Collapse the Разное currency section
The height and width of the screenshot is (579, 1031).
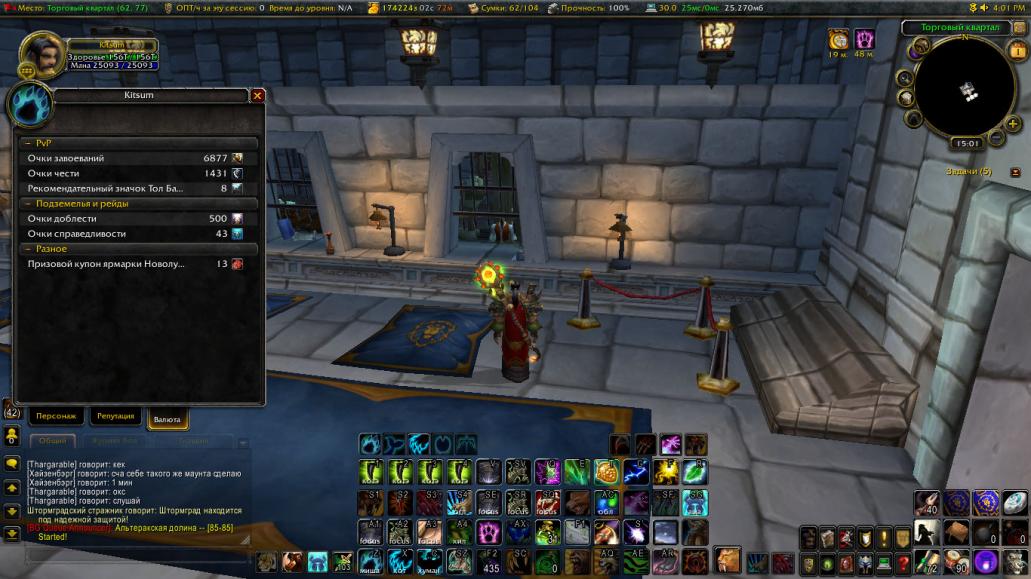(x=138, y=248)
